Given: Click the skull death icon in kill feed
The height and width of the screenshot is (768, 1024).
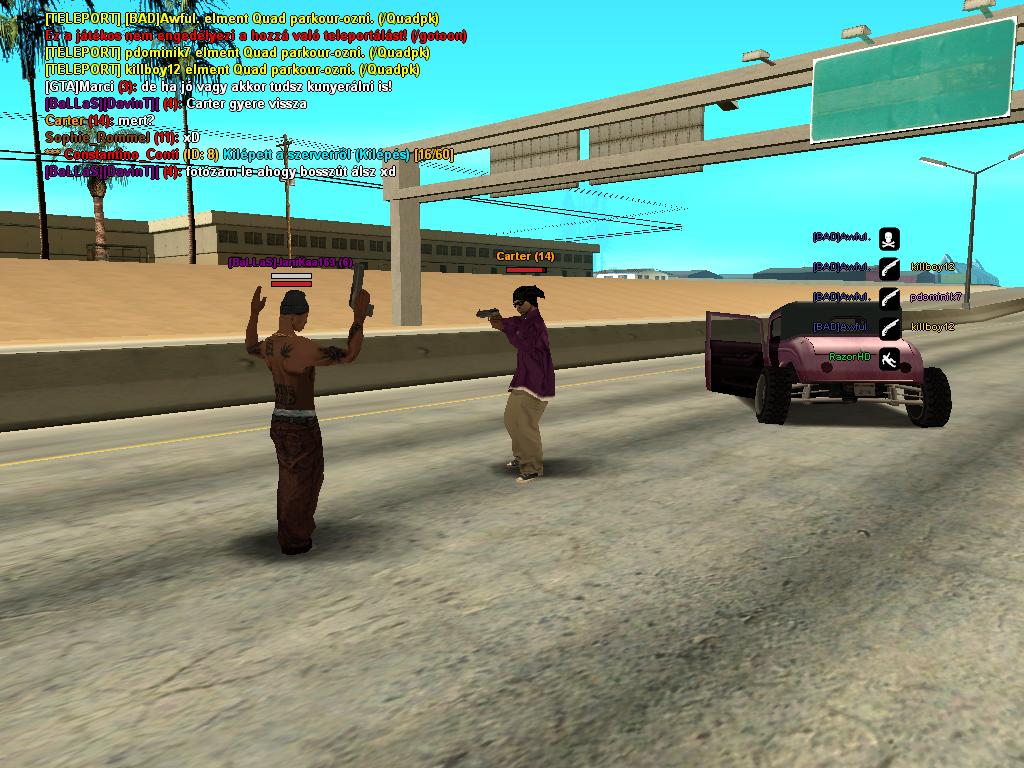Looking at the screenshot, I should click(888, 238).
